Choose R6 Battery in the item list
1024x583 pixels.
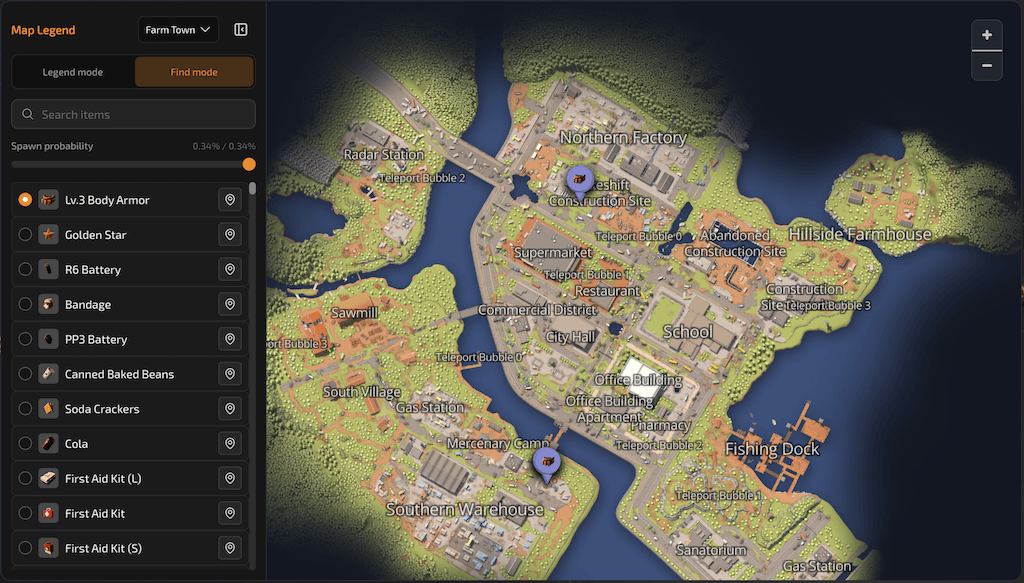click(x=93, y=270)
